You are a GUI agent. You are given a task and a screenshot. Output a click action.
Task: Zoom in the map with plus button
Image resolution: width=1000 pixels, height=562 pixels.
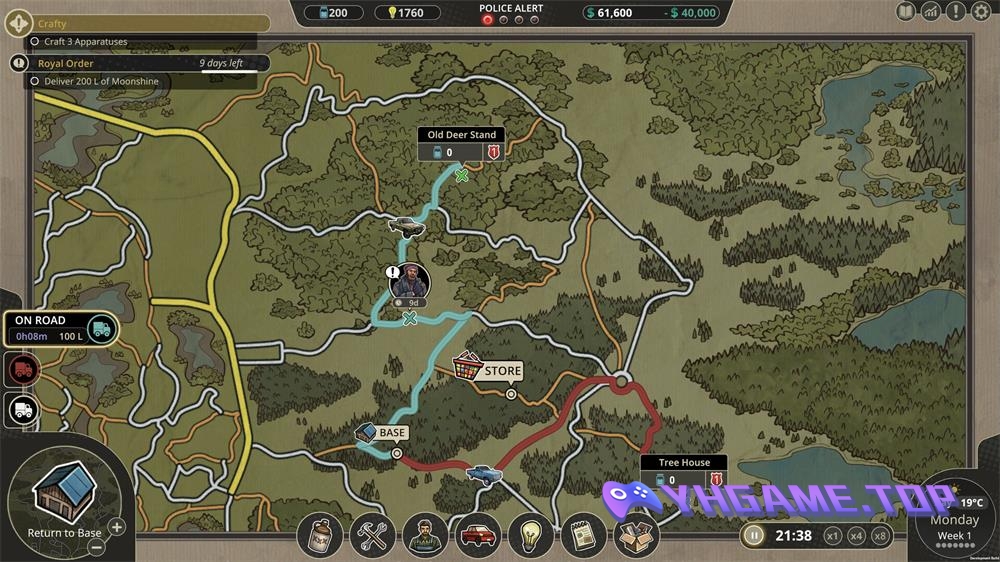[x=117, y=527]
